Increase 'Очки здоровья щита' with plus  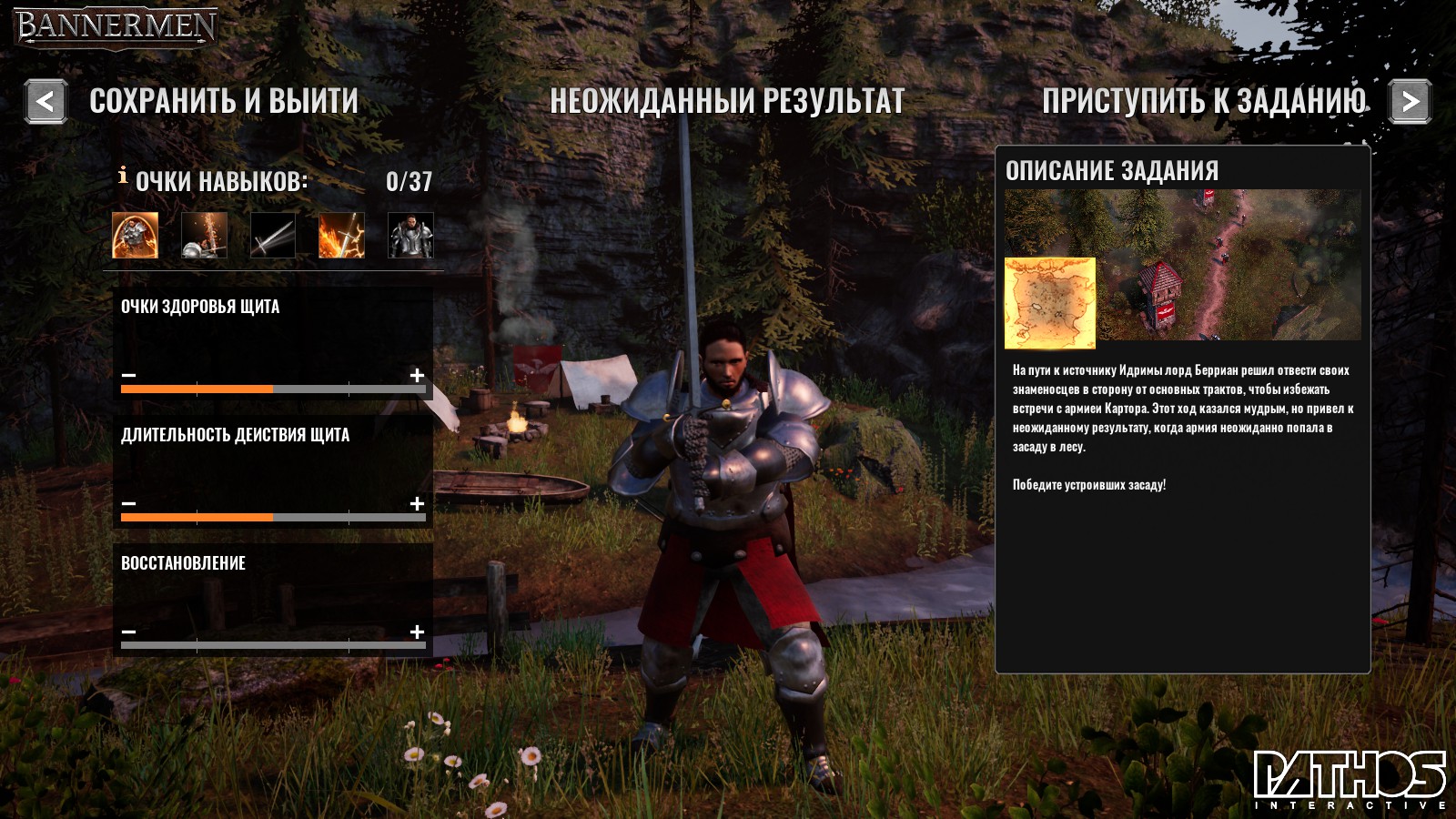[417, 375]
